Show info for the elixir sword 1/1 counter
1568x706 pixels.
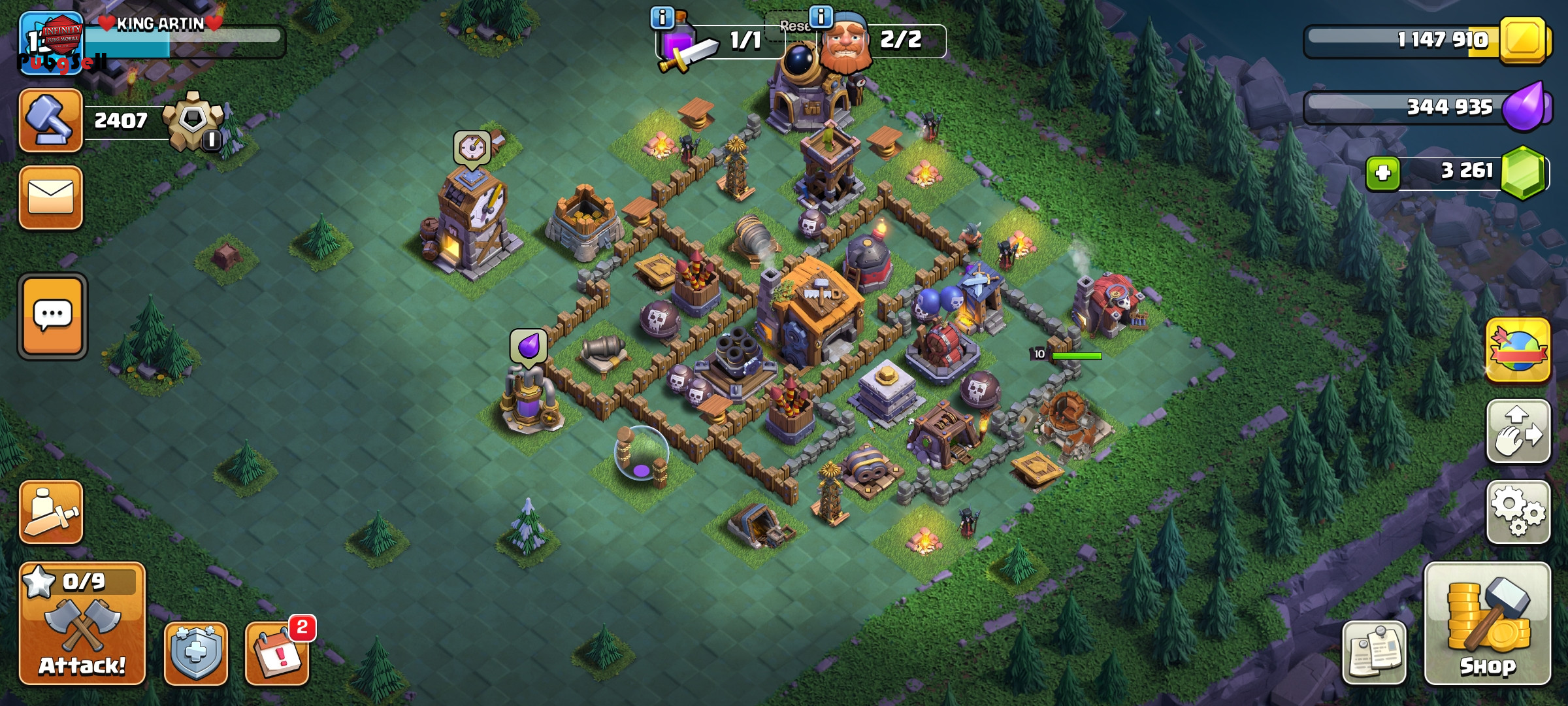click(662, 18)
